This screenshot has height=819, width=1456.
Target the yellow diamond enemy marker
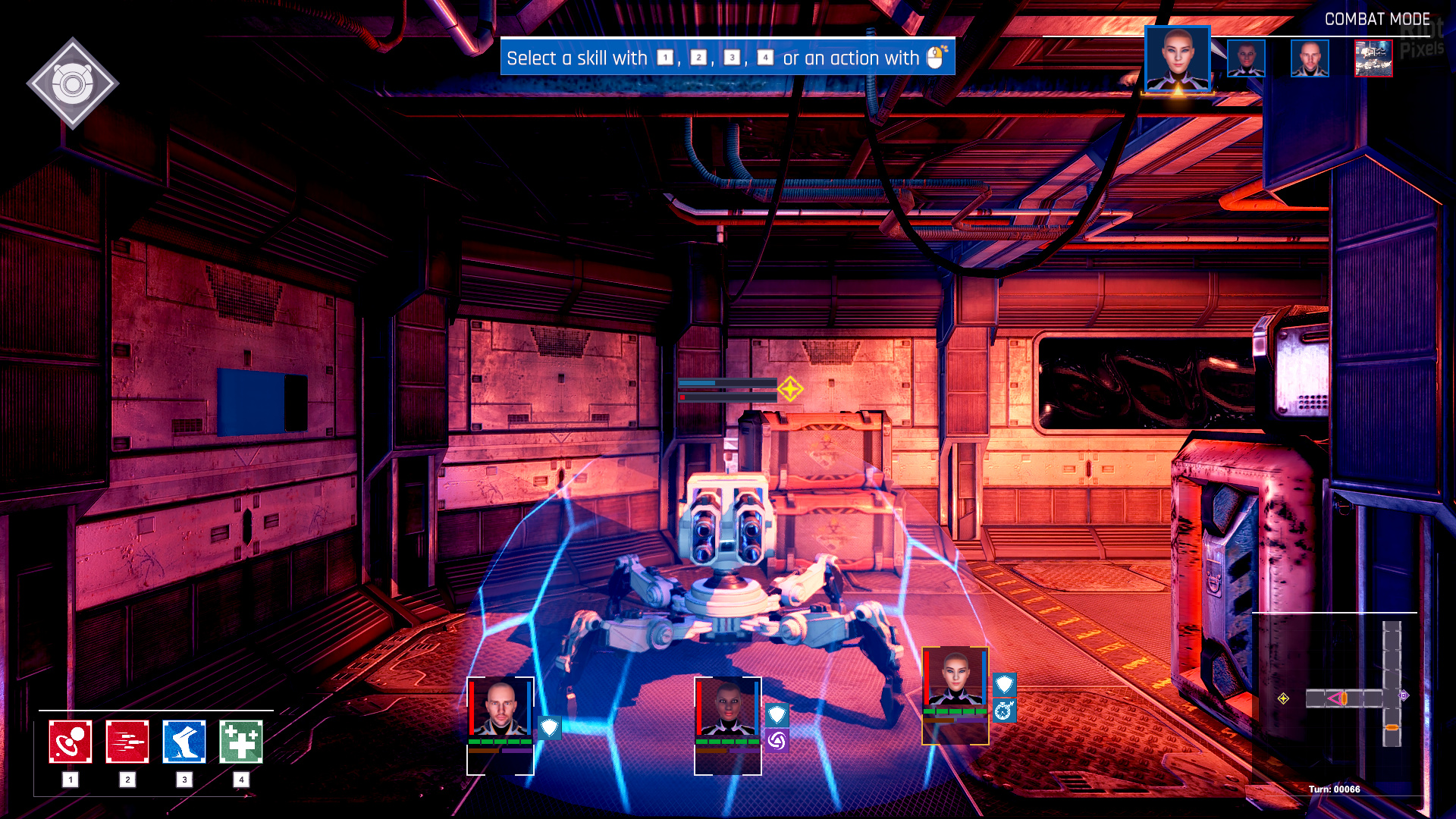point(790,389)
